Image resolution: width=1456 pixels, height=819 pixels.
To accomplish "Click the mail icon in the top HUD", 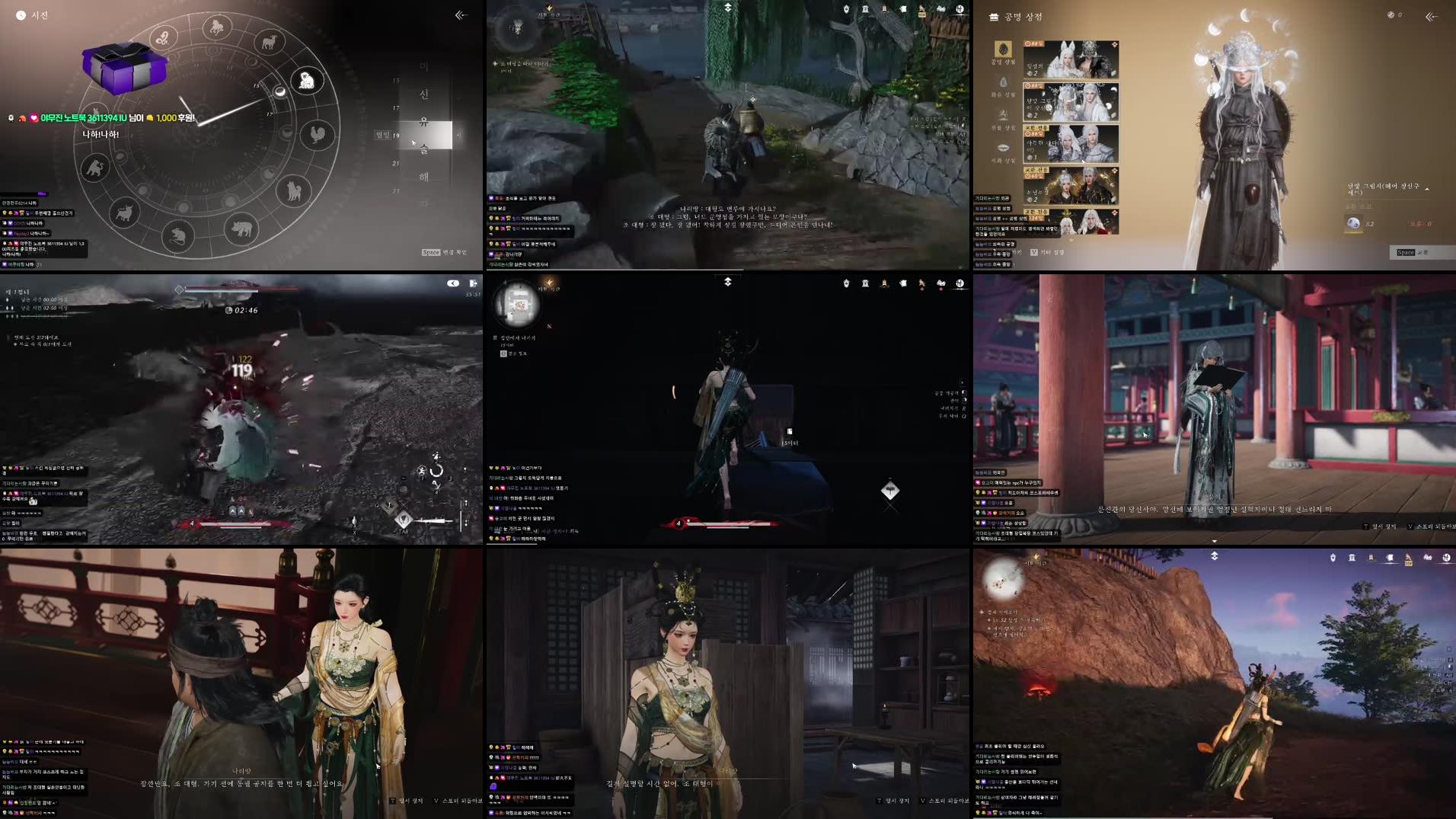I will click(903, 9).
